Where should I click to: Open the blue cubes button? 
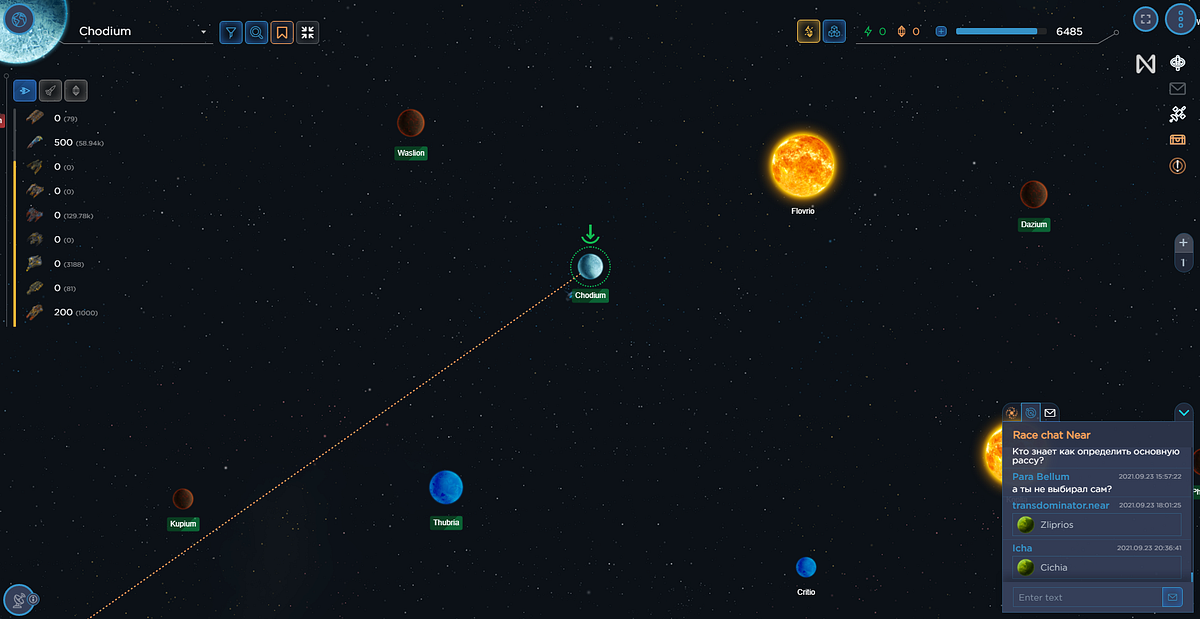coord(834,31)
